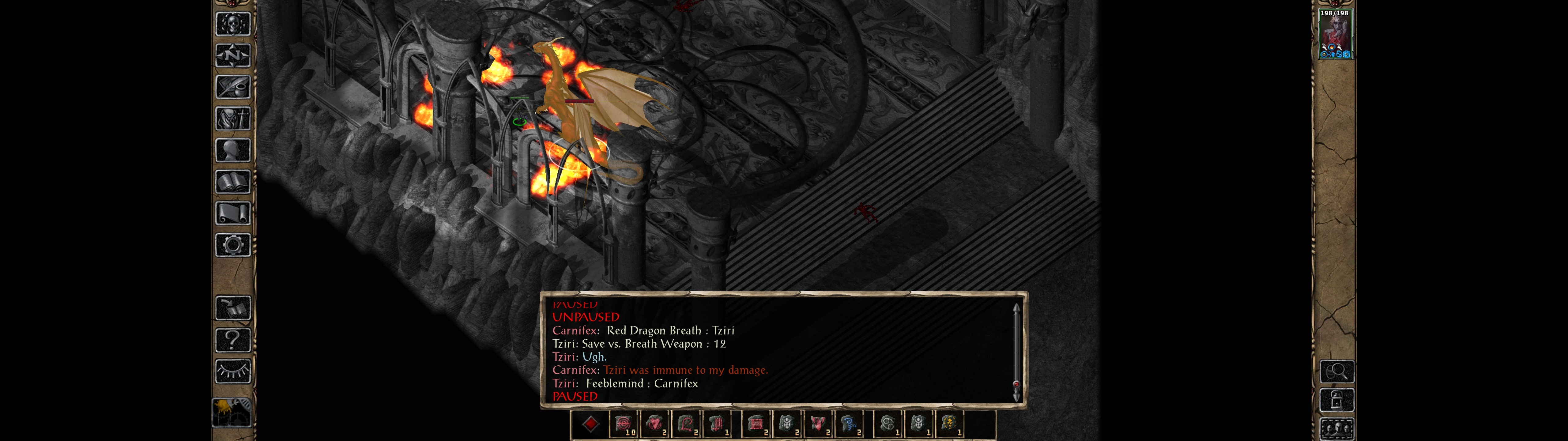This screenshot has height=441, width=1568.
Task: Open the area map with the compass button
Action: pyautogui.click(x=232, y=55)
